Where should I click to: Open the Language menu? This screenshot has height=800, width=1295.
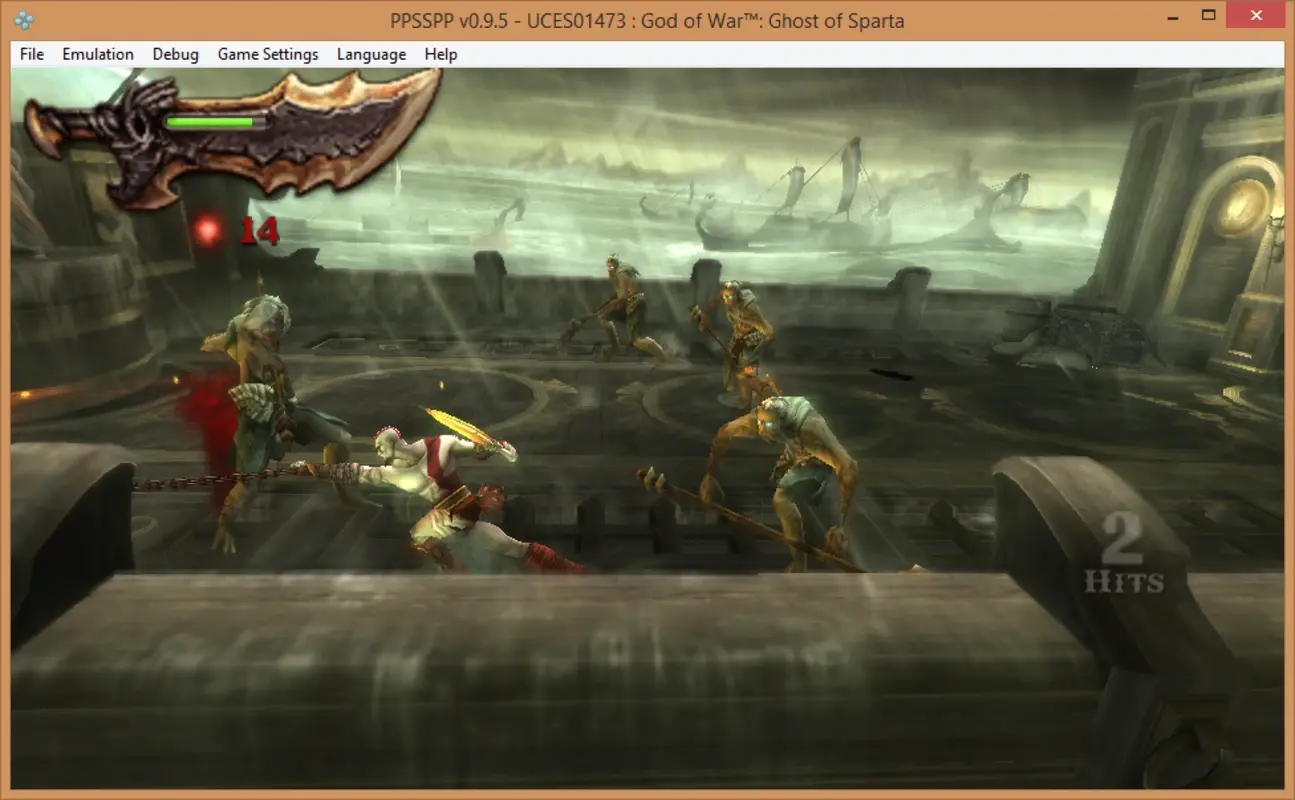pos(370,54)
